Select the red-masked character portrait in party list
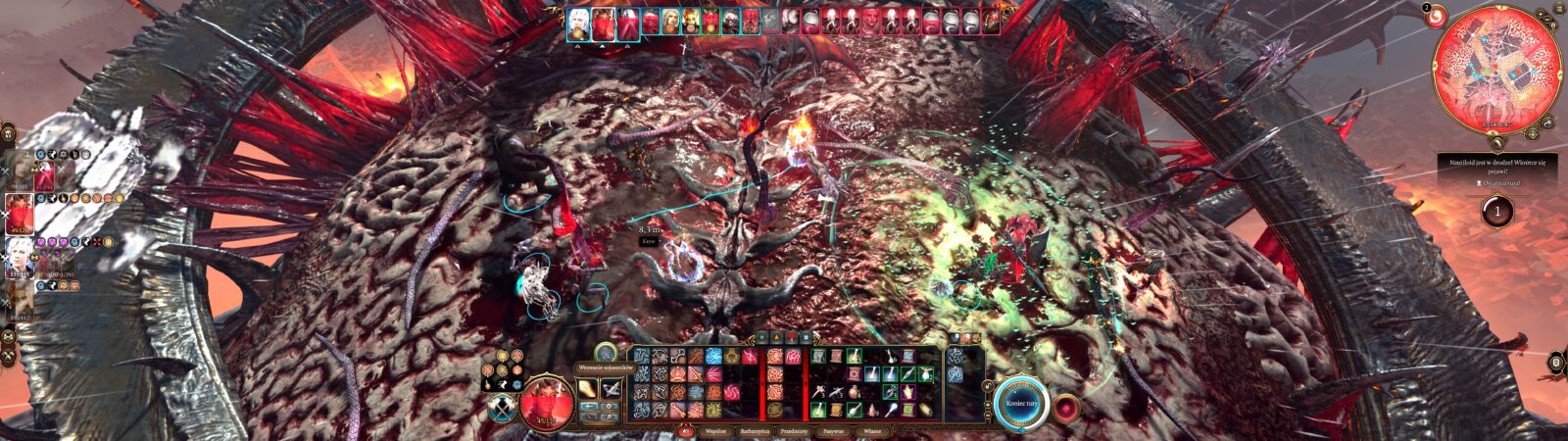Screen dimensions: 1568x441 (x=22, y=212)
